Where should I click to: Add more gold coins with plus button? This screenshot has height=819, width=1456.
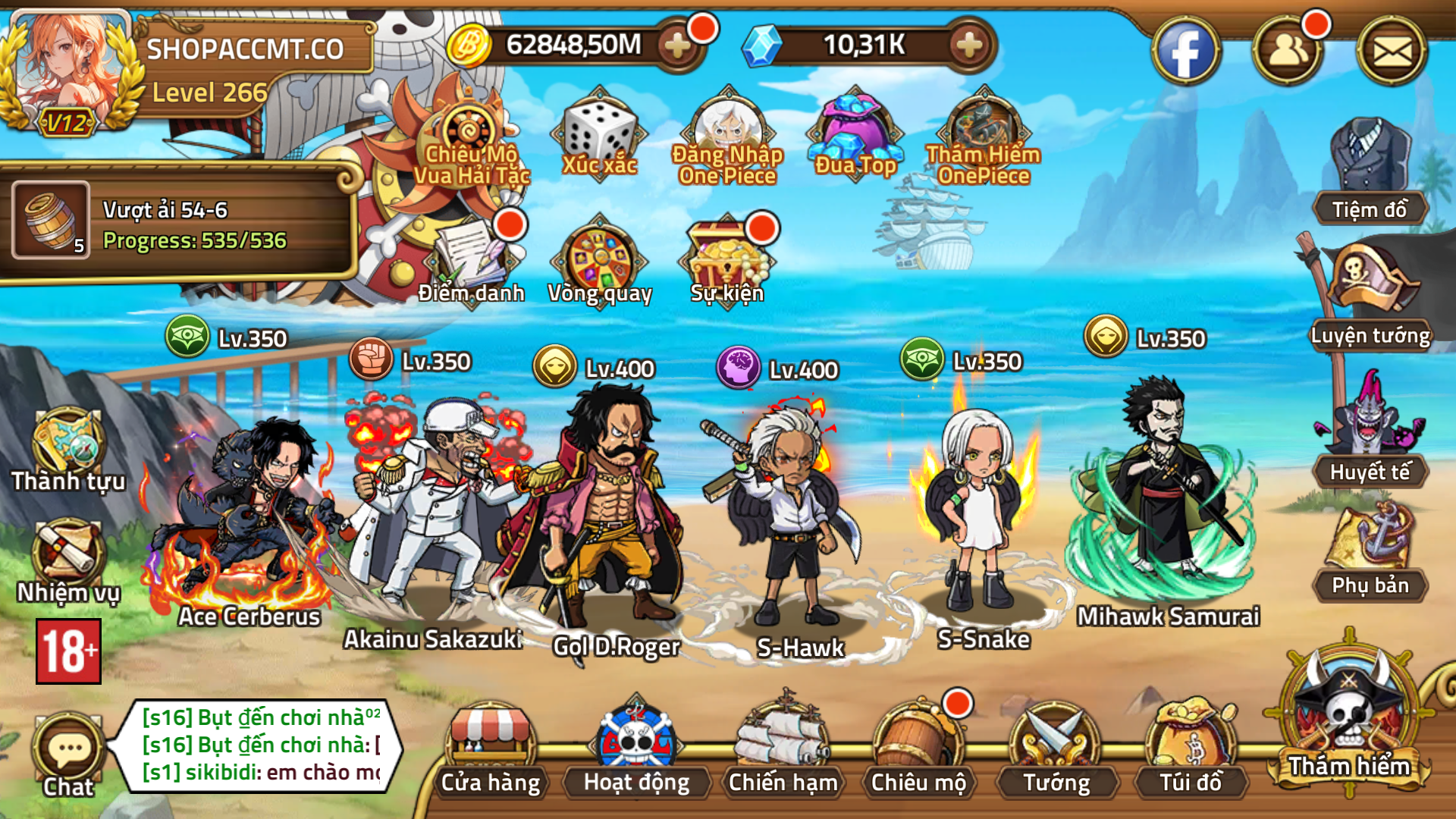coord(677,45)
